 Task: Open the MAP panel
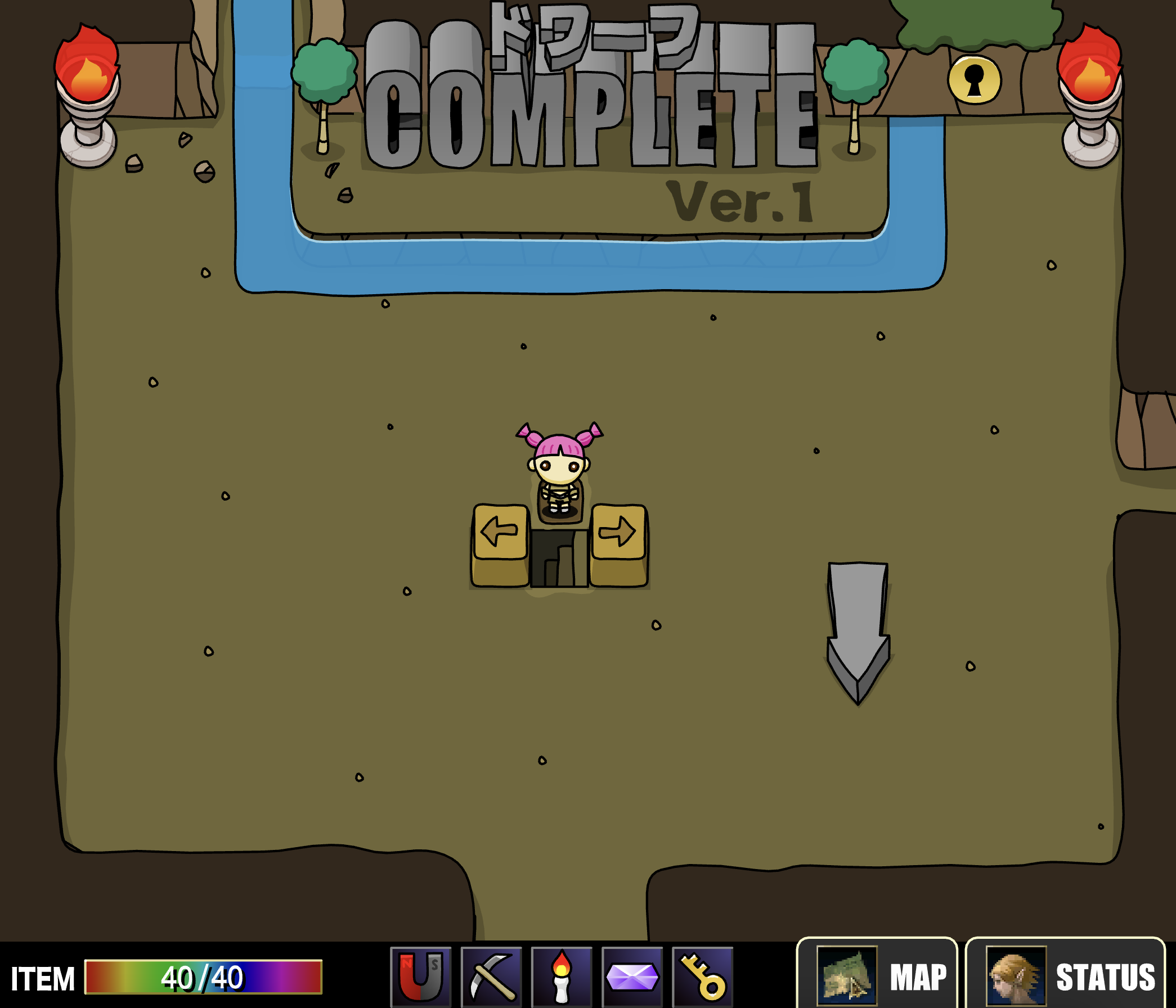917,976
